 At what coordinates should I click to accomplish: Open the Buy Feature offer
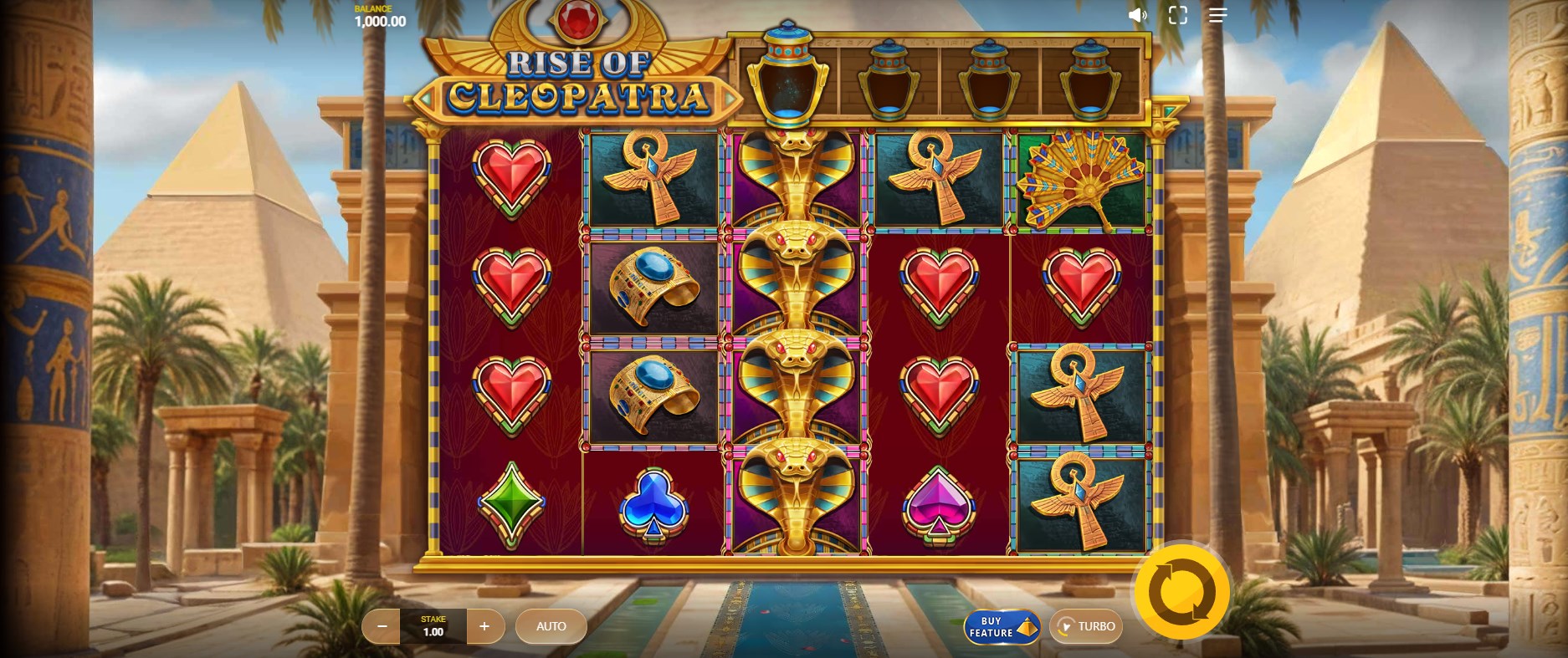pos(1002,627)
